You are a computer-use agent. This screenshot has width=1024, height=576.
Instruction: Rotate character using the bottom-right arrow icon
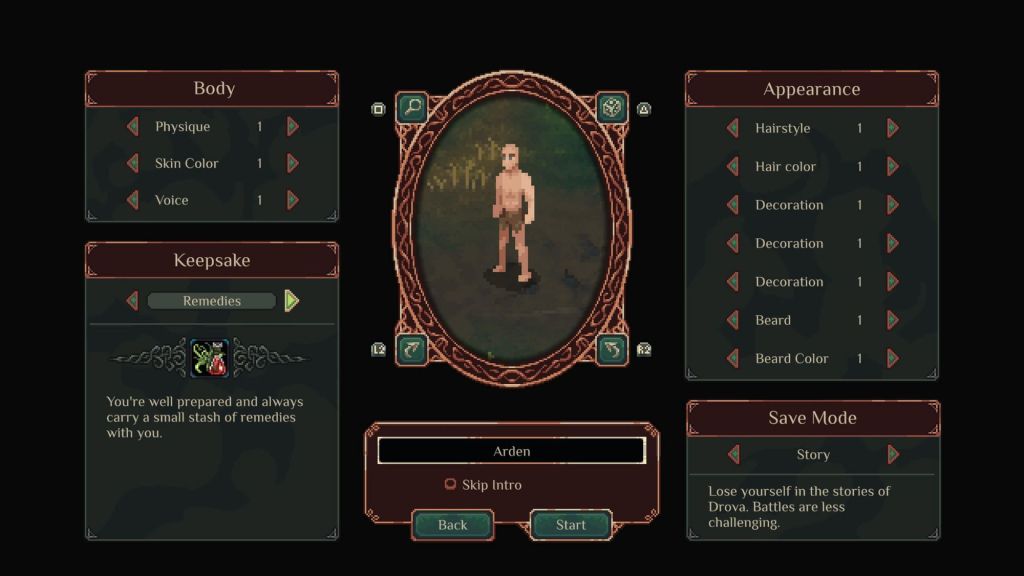pyautogui.click(x=611, y=348)
